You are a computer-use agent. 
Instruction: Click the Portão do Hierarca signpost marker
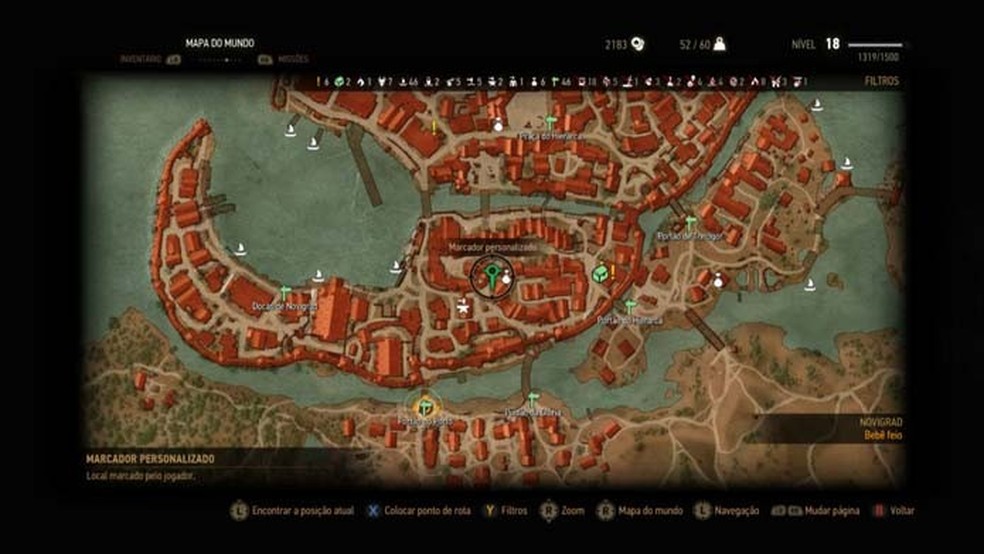pyautogui.click(x=630, y=305)
